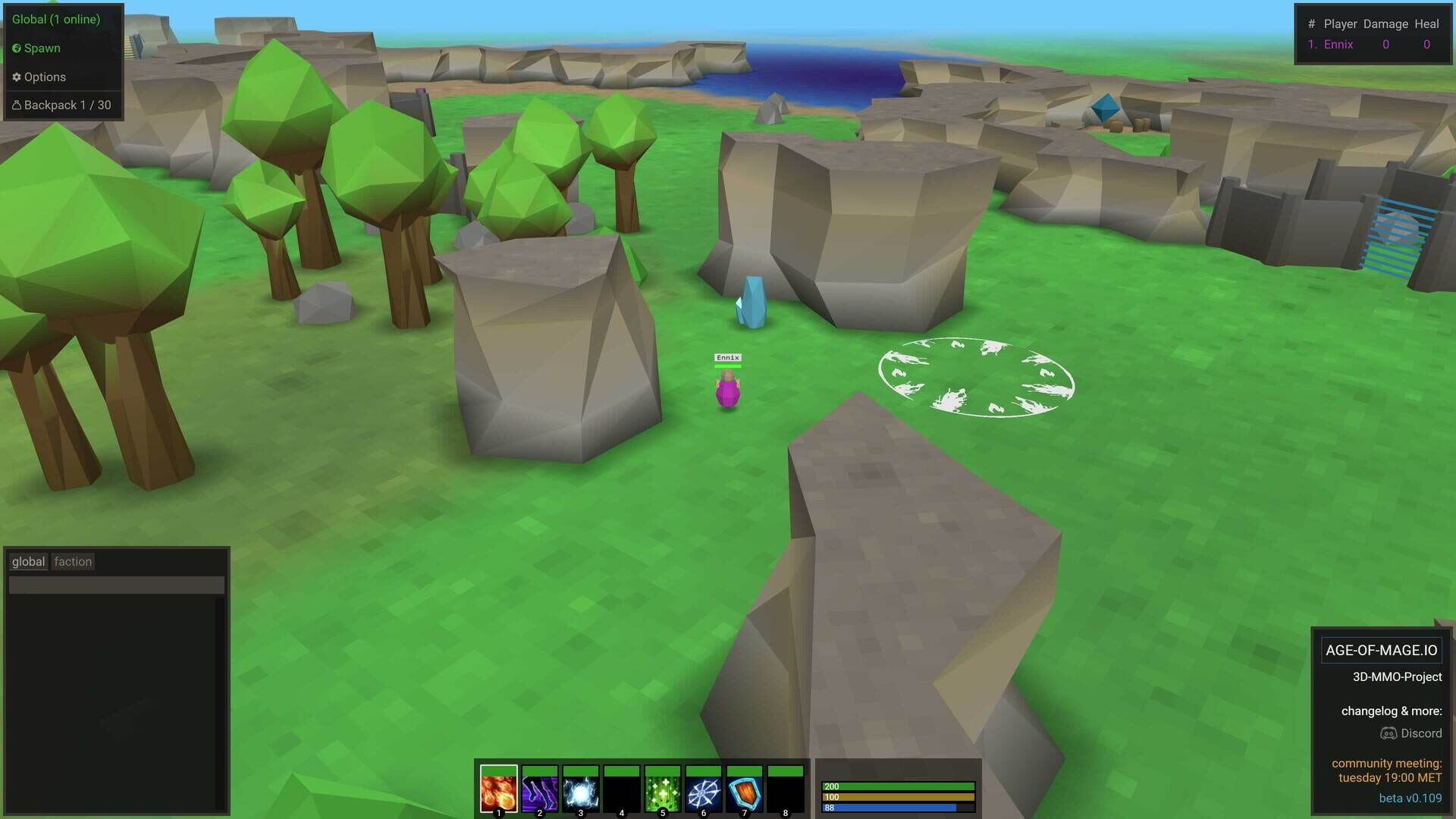The image size is (1456, 819).
Task: Select the Healing spell in slot 5
Action: (663, 790)
